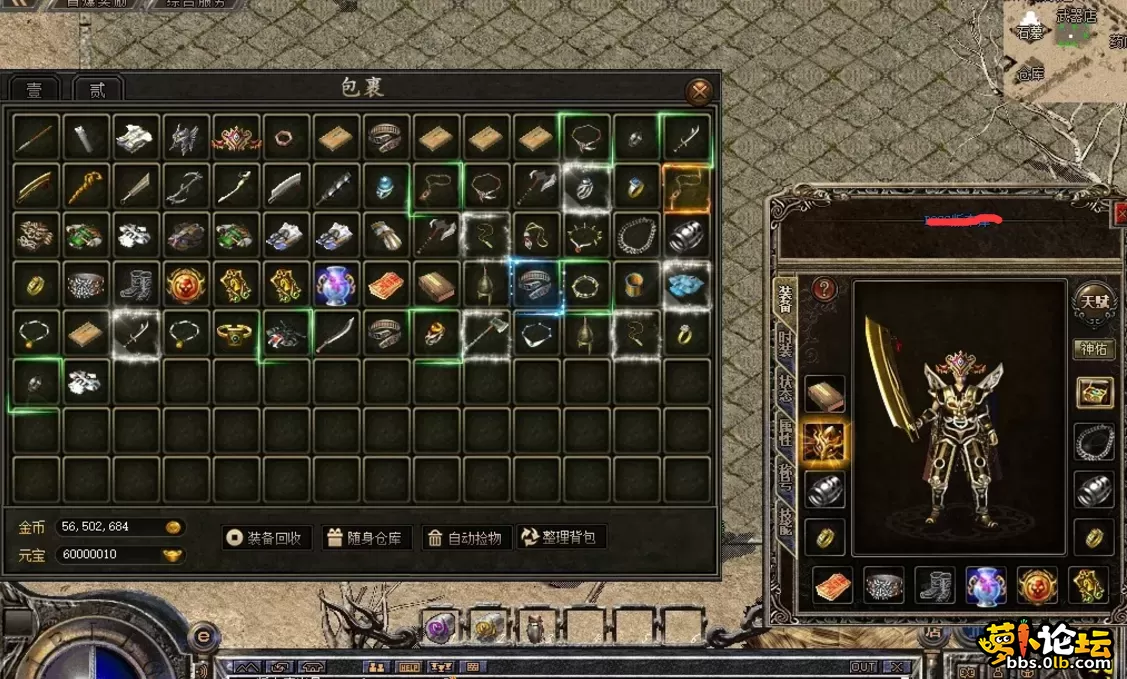Select the equipped purple vase slot
The width and height of the screenshot is (1127, 679).
coord(986,586)
